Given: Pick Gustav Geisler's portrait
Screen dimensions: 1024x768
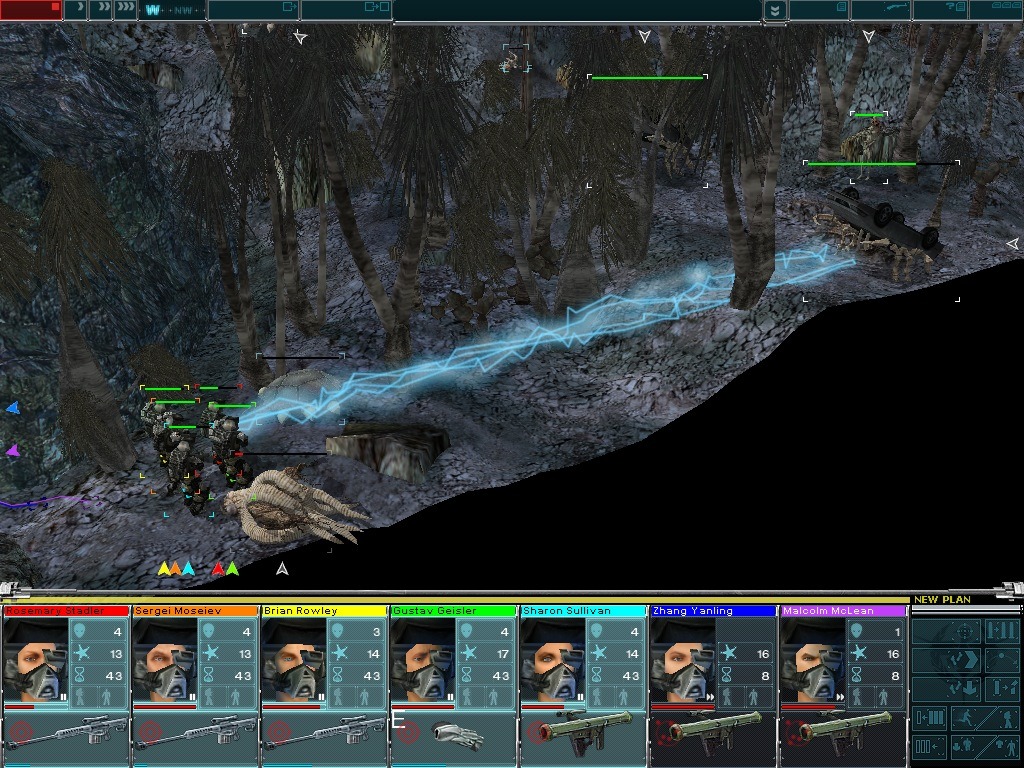Looking at the screenshot, I should 423,661.
